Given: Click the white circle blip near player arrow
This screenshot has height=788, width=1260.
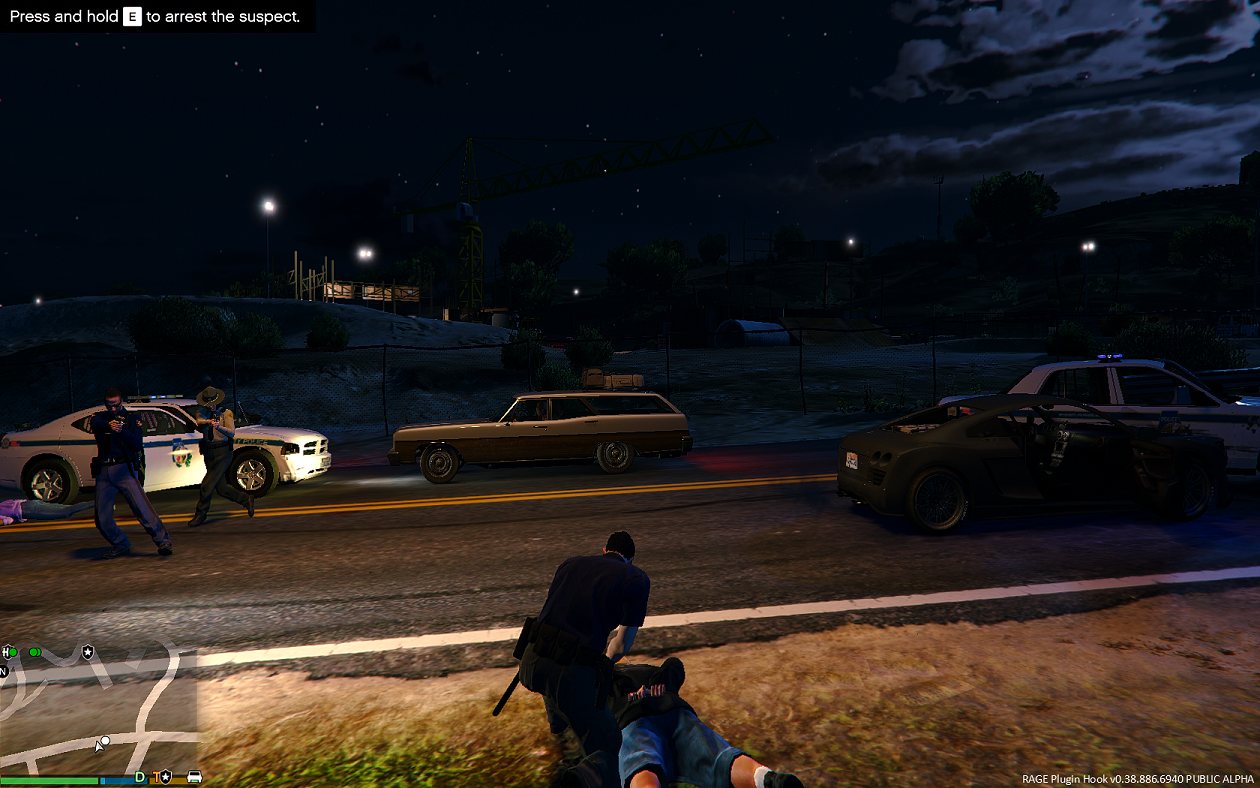Looking at the screenshot, I should (x=105, y=741).
